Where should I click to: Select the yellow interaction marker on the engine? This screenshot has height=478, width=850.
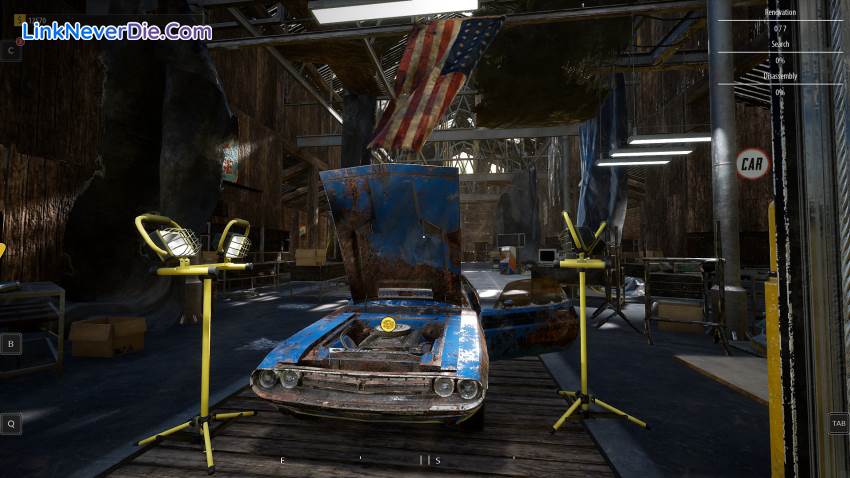[388, 324]
